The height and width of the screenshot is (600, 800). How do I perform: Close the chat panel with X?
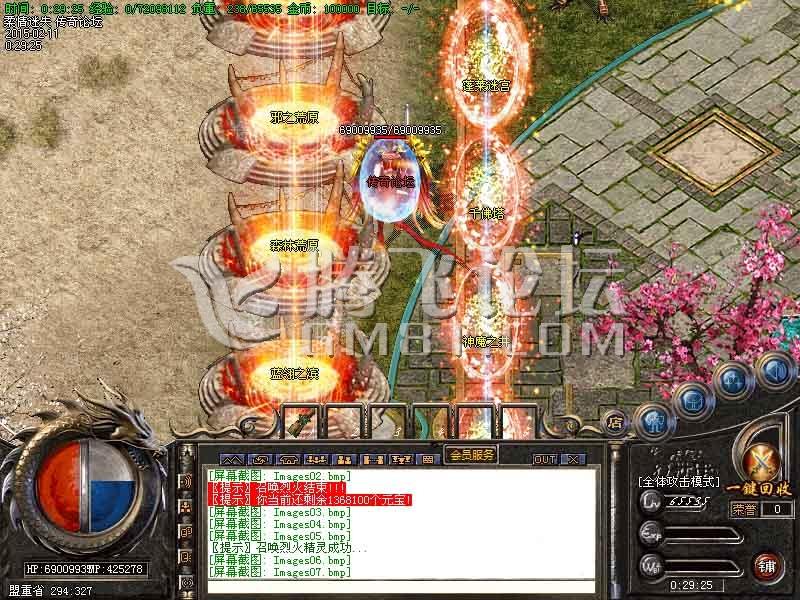[x=573, y=459]
